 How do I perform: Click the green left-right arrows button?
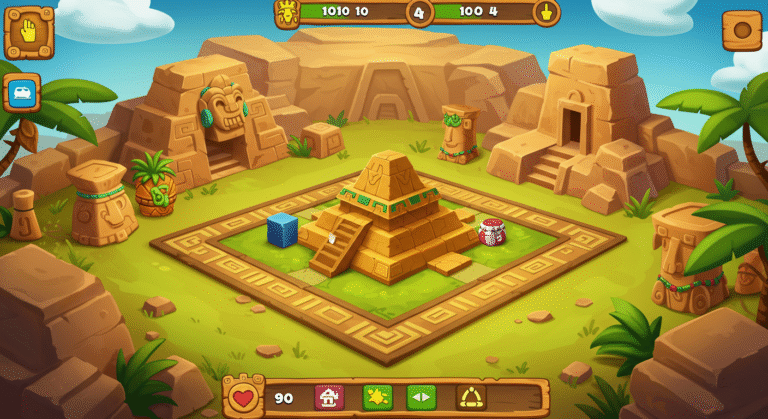tap(421, 397)
